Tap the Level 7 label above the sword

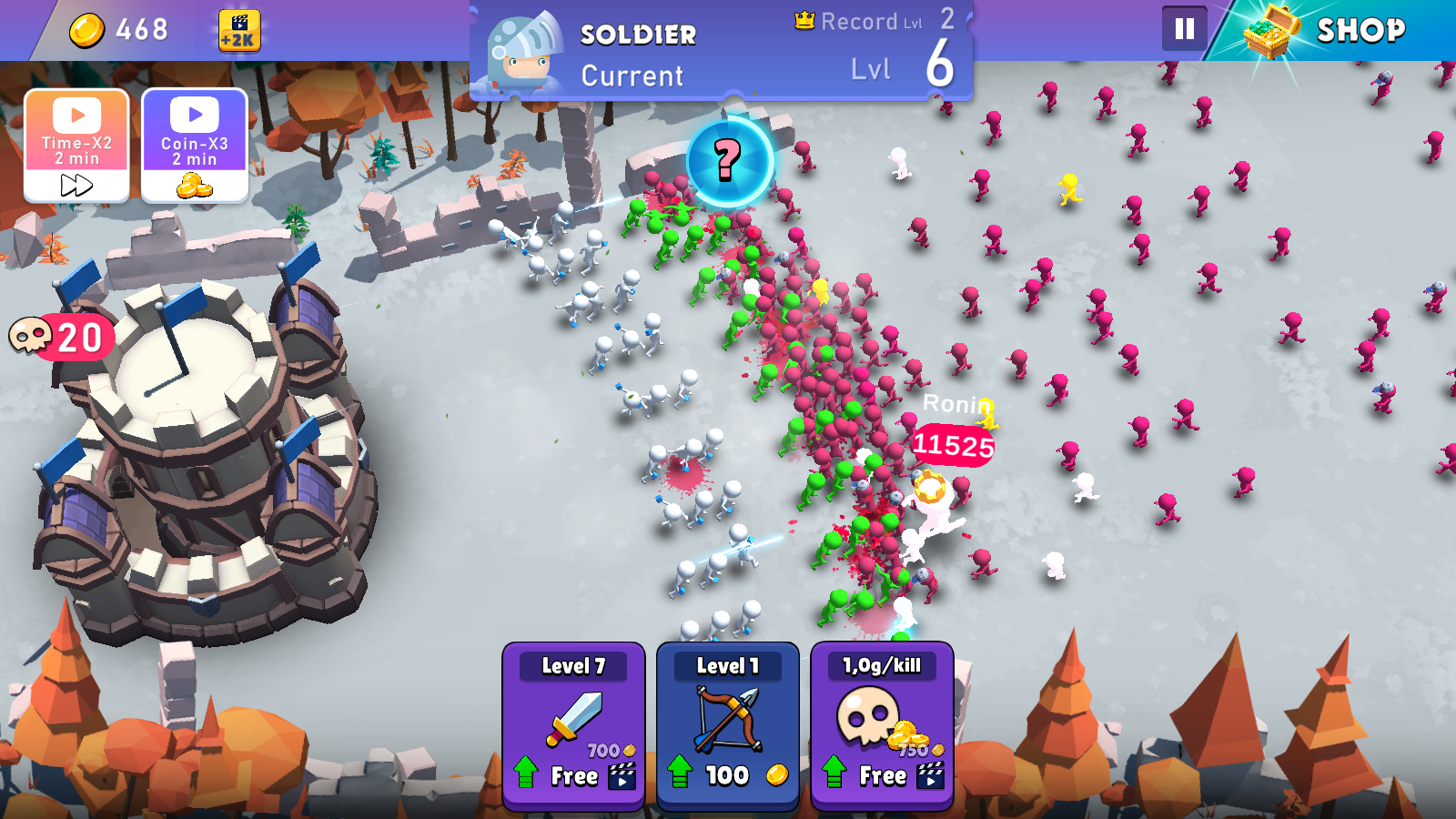(x=574, y=666)
